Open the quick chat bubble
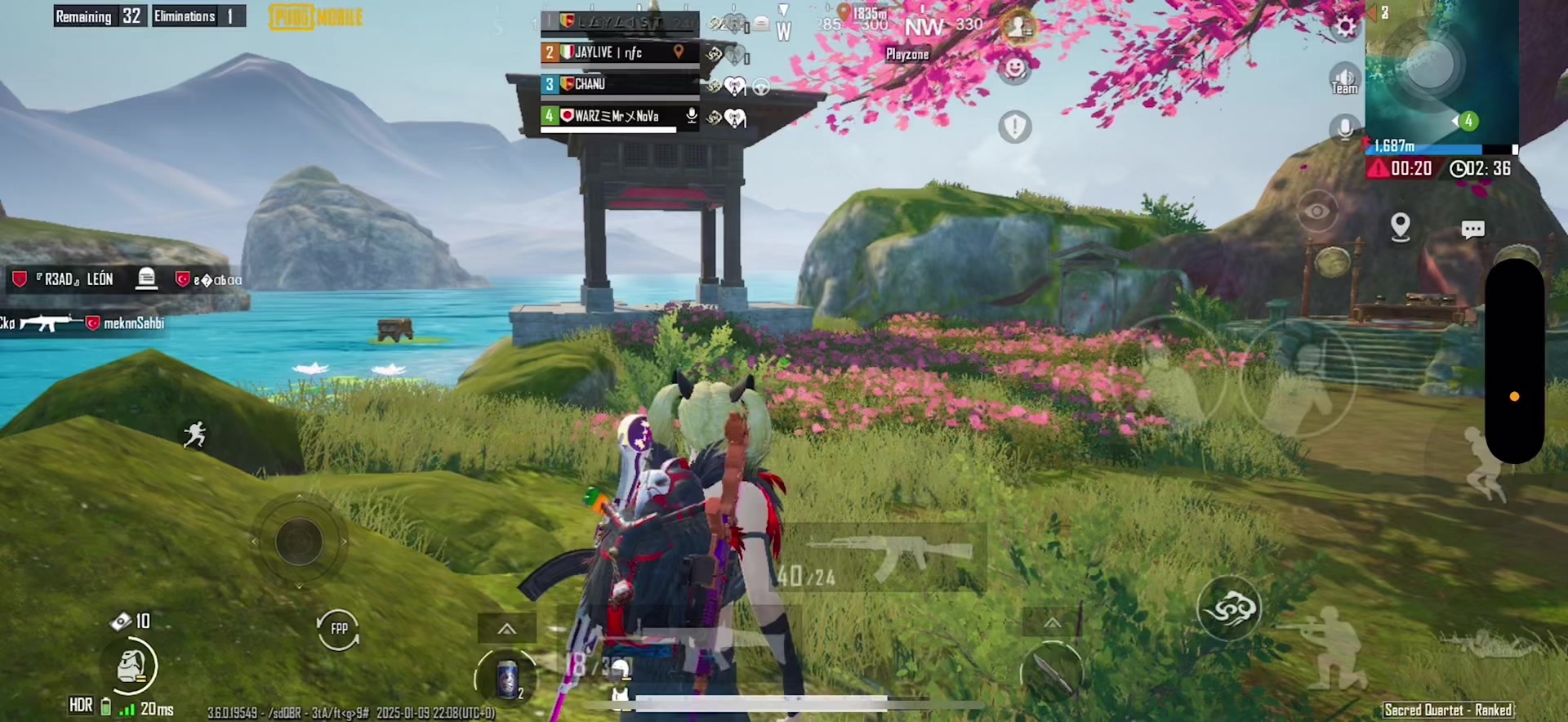 1472,230
